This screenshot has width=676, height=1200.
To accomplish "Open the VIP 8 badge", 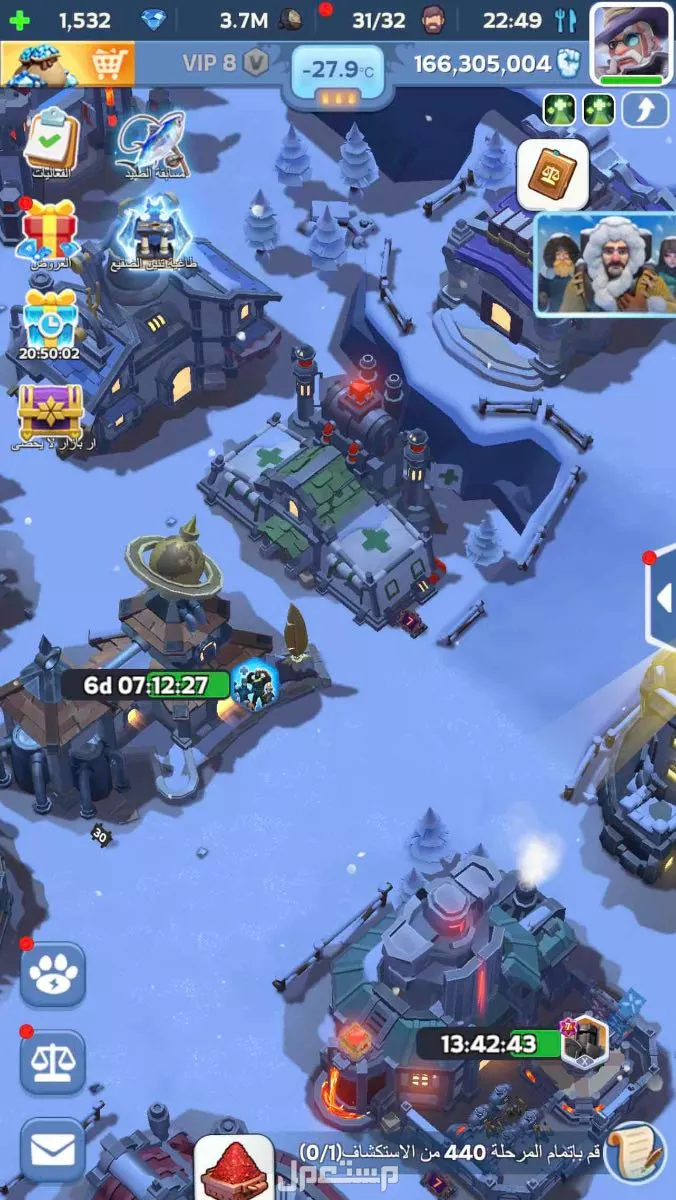I will pyautogui.click(x=226, y=64).
